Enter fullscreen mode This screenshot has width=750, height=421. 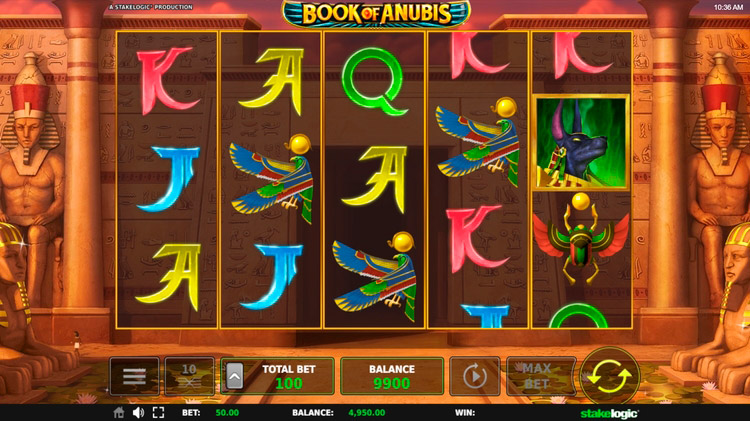point(158,412)
